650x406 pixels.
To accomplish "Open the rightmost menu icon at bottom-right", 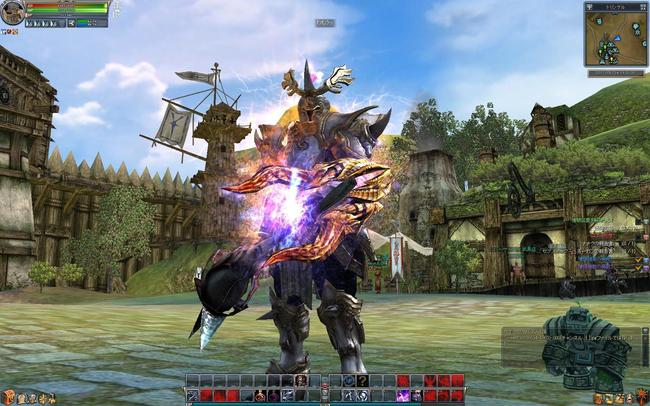I will point(641,398).
